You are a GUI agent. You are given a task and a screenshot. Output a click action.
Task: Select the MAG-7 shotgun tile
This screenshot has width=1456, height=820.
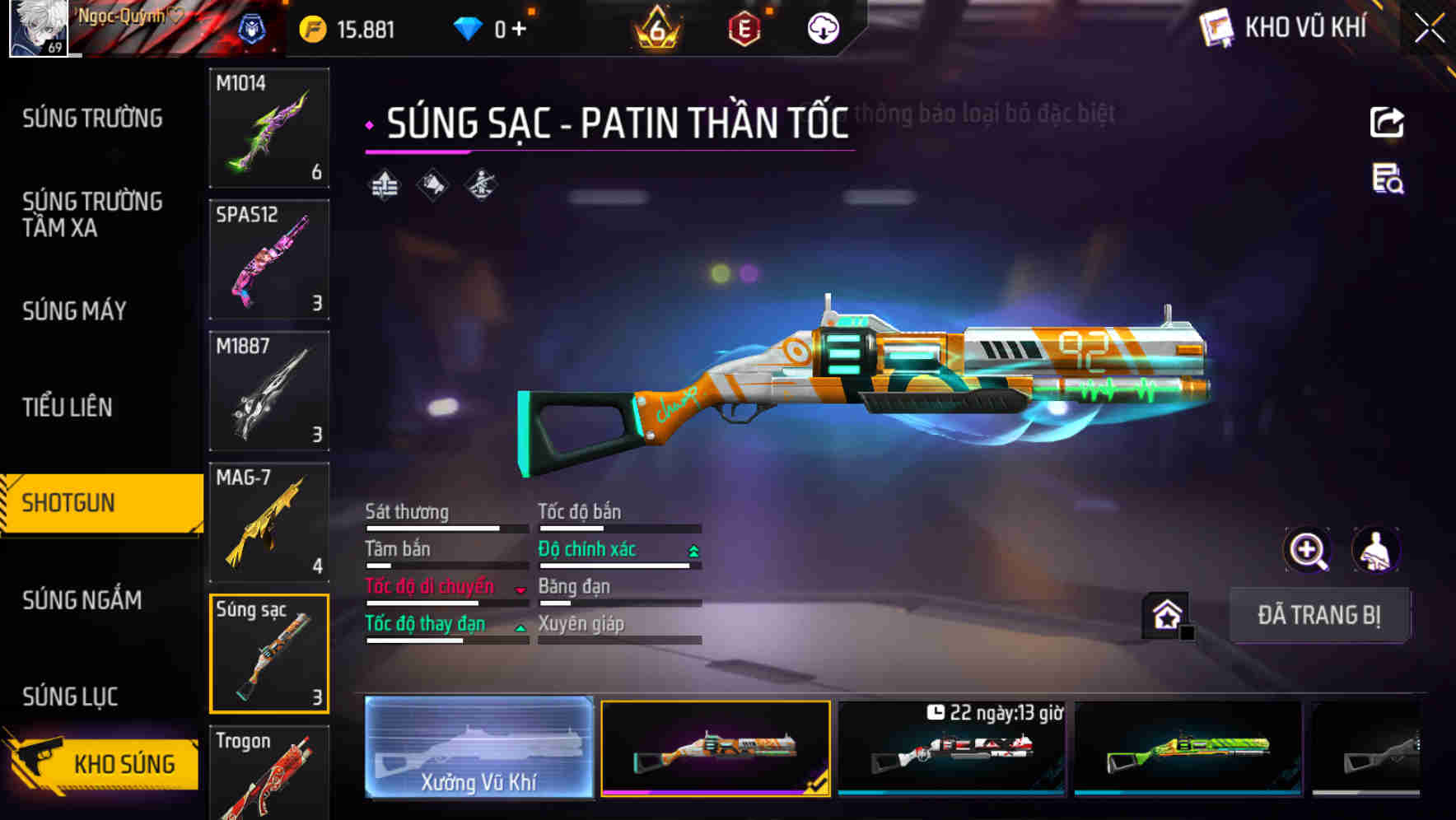coord(269,522)
